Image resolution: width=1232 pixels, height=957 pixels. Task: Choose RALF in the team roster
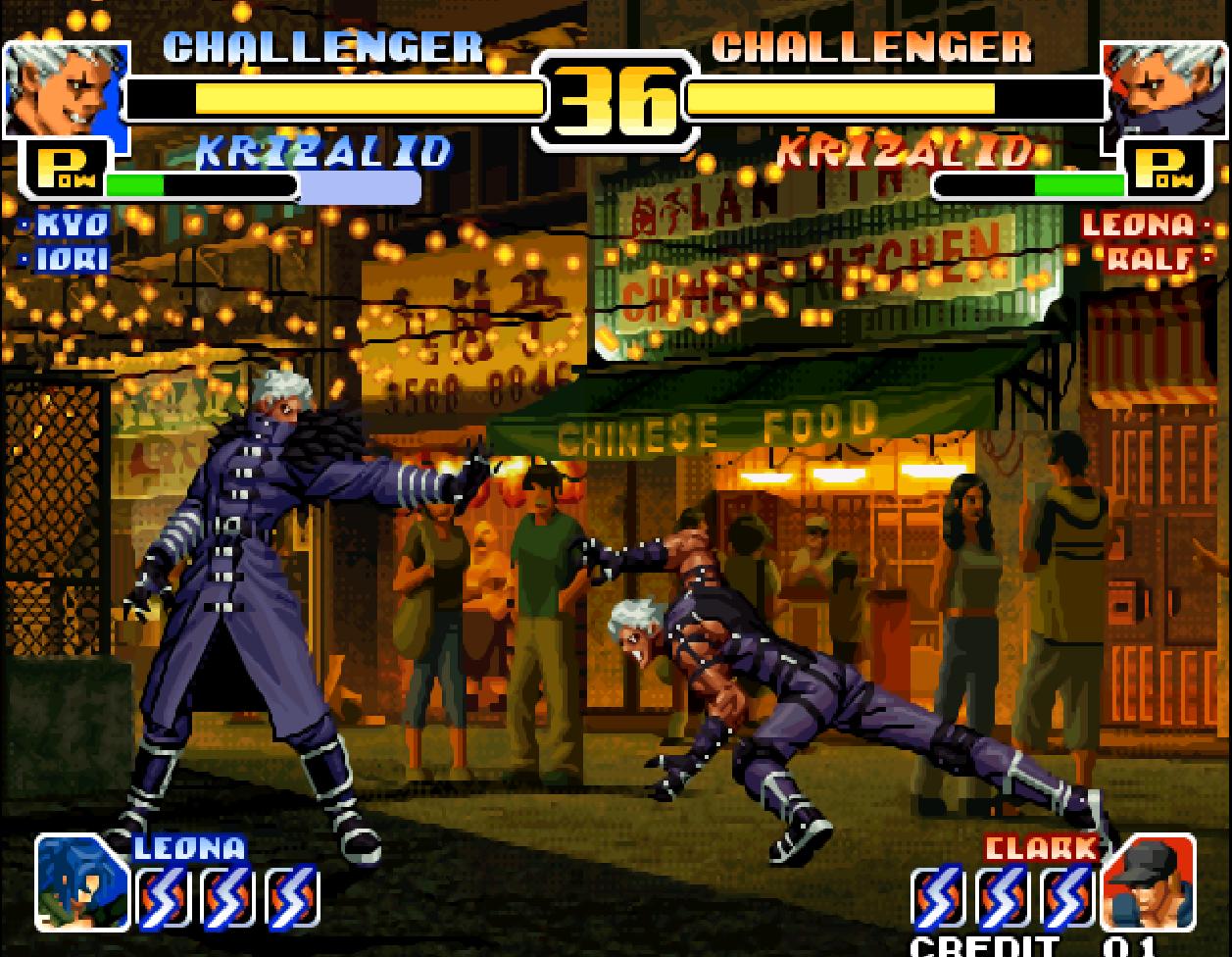point(1146,260)
